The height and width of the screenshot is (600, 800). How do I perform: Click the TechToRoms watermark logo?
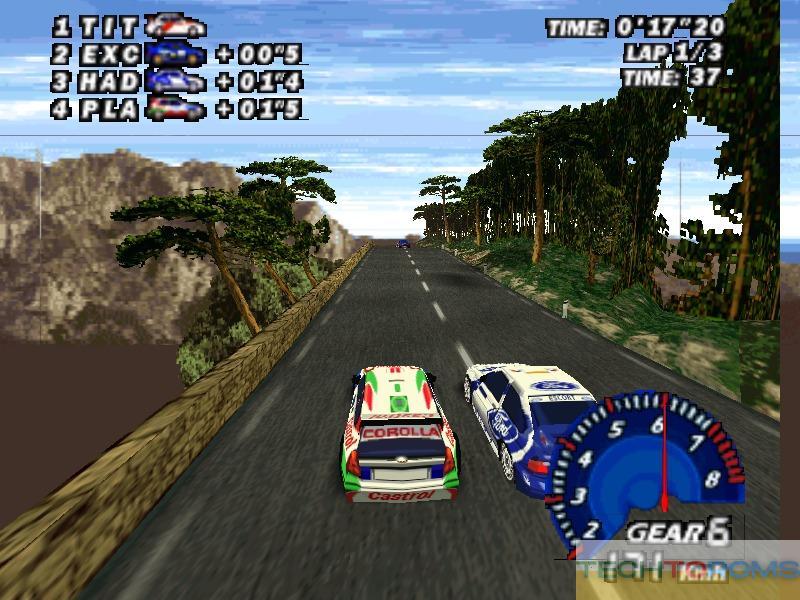click(x=688, y=571)
